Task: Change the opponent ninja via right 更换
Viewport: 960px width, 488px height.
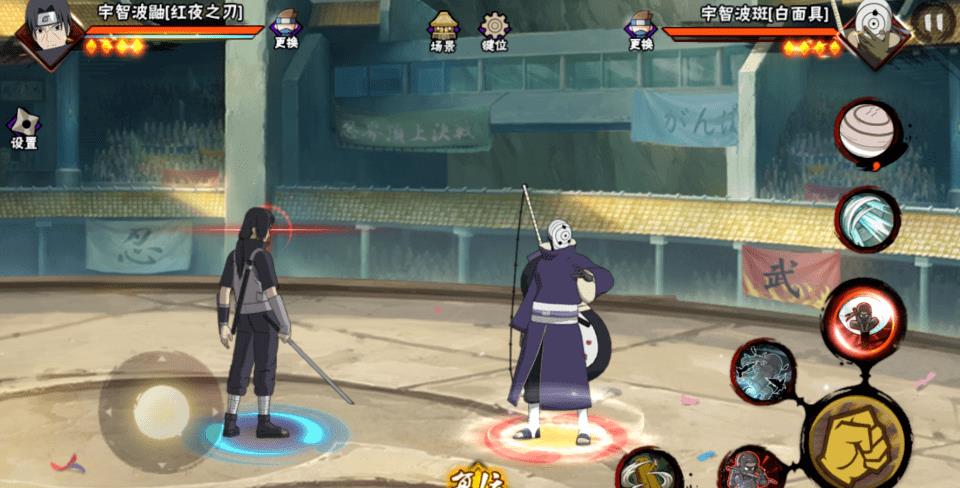Action: pos(640,29)
